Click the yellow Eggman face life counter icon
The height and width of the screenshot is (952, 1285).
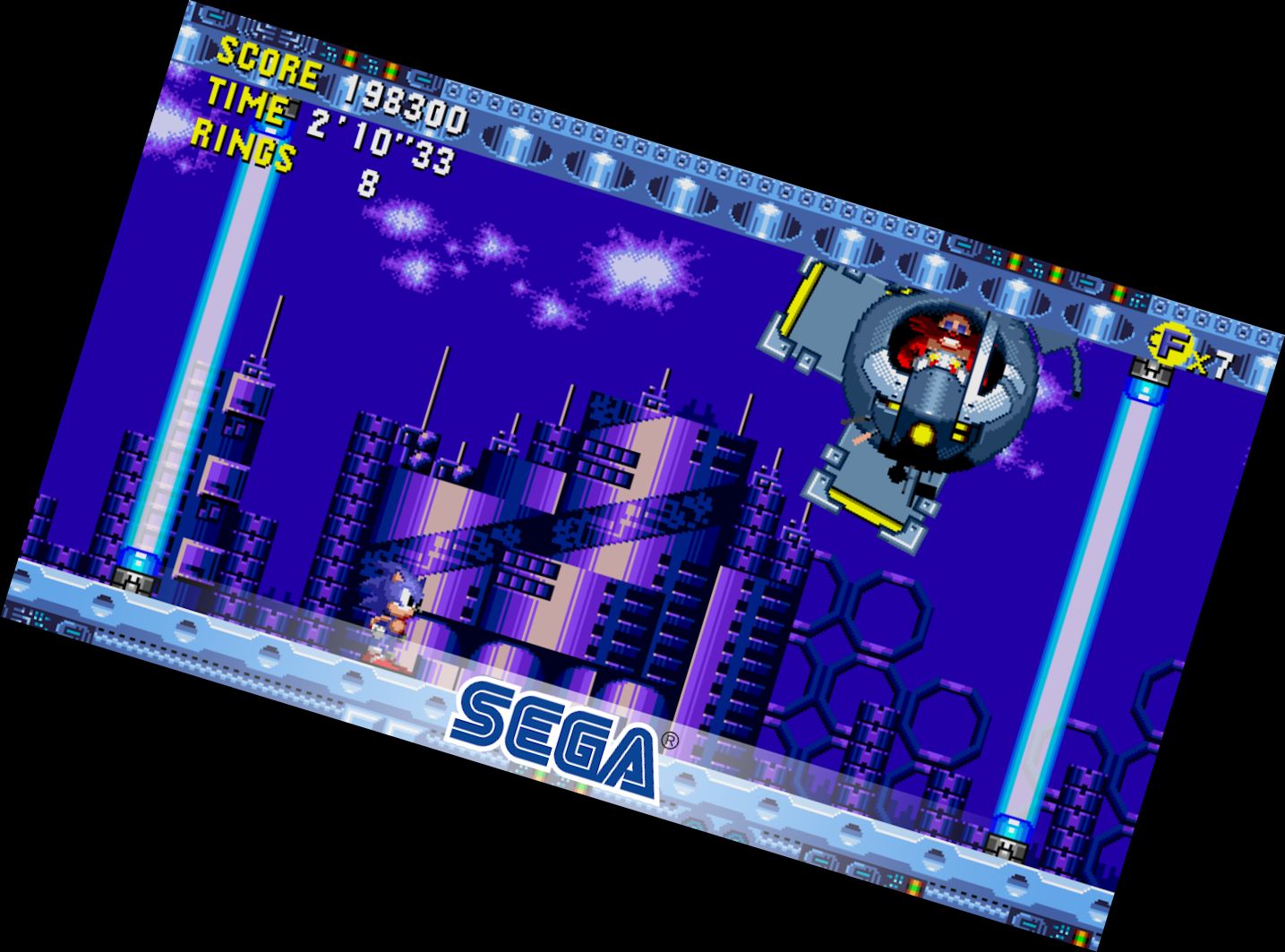click(1169, 341)
